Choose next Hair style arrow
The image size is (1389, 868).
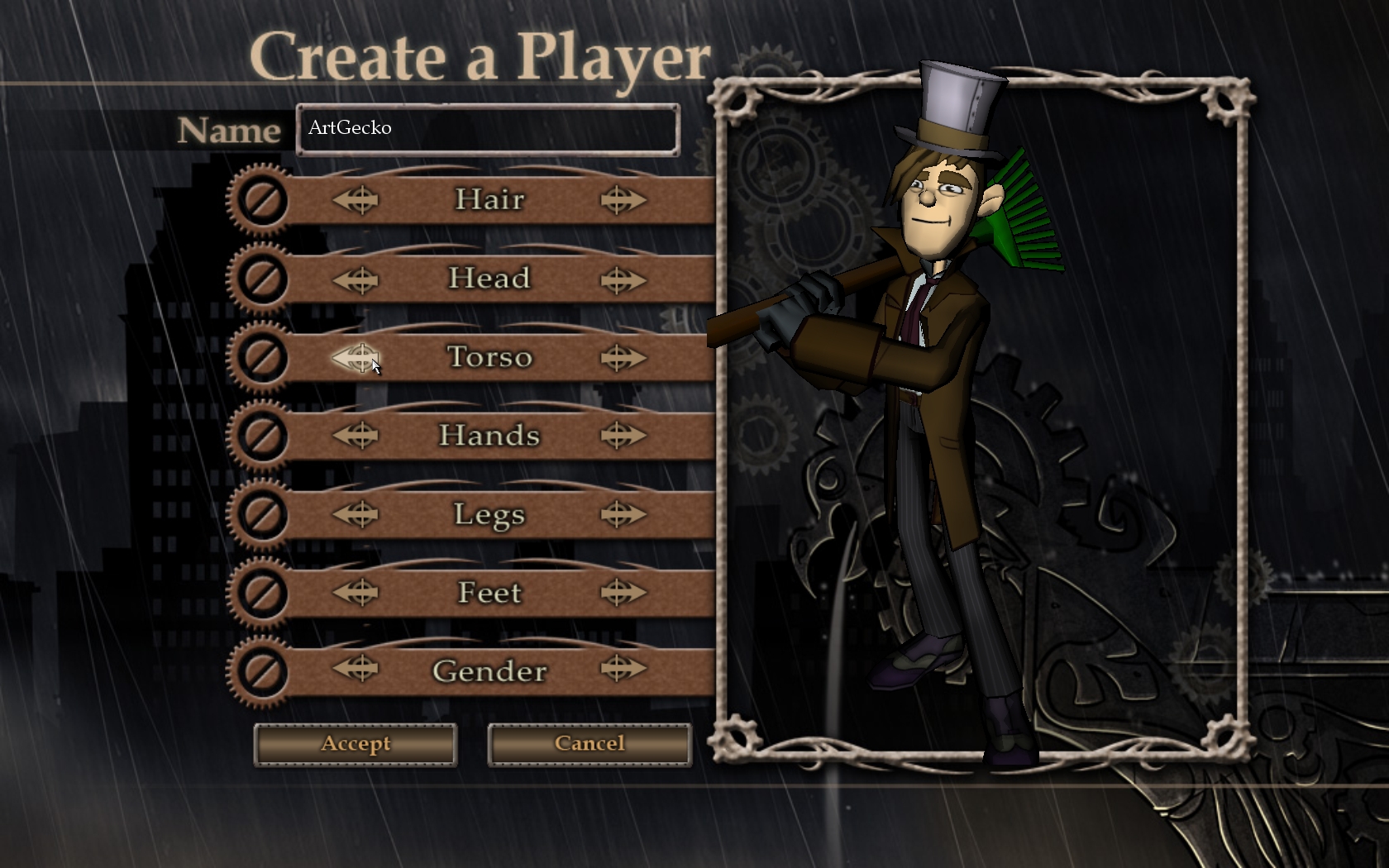tap(623, 200)
